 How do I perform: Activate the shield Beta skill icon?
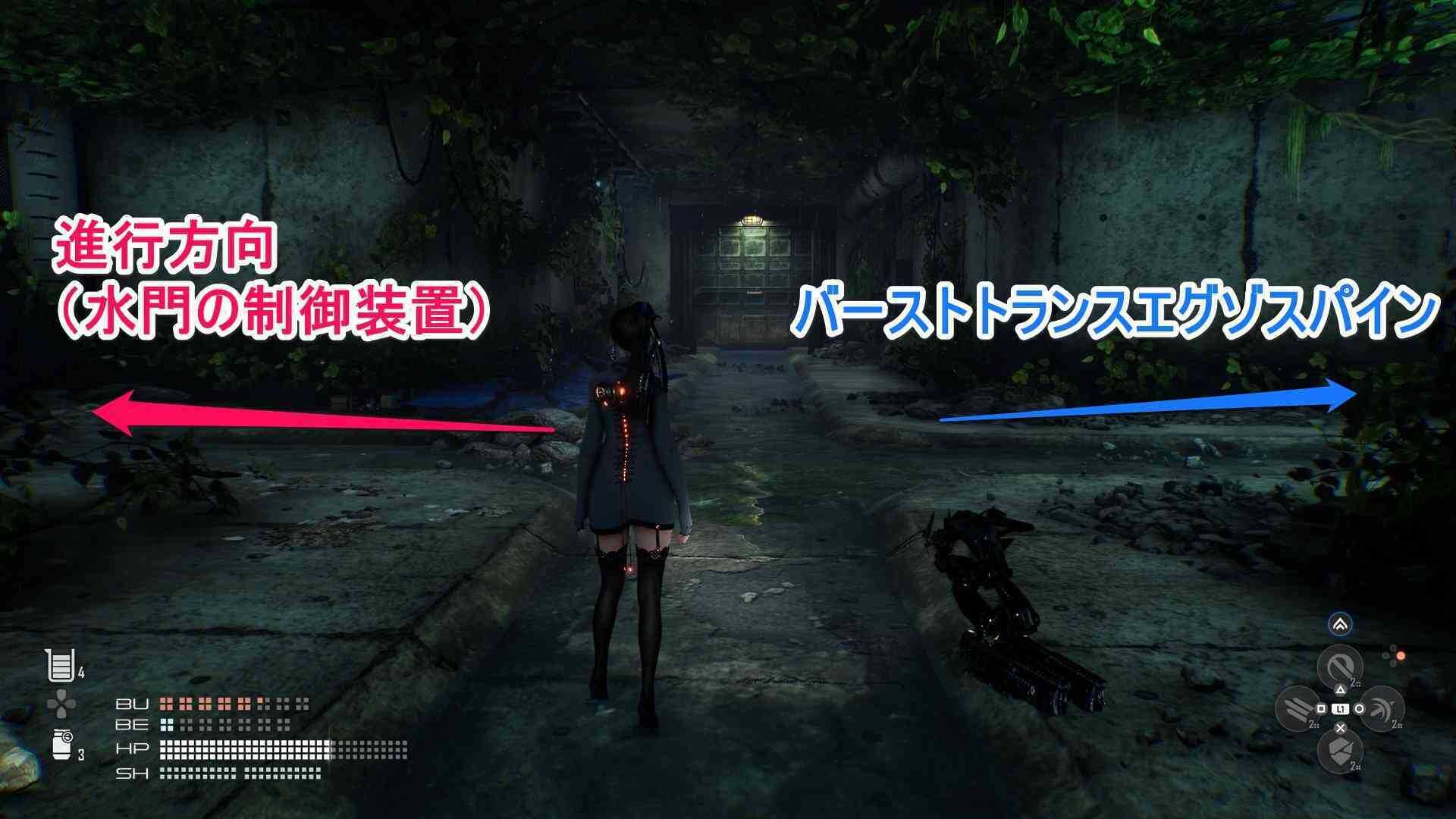pos(1341,751)
